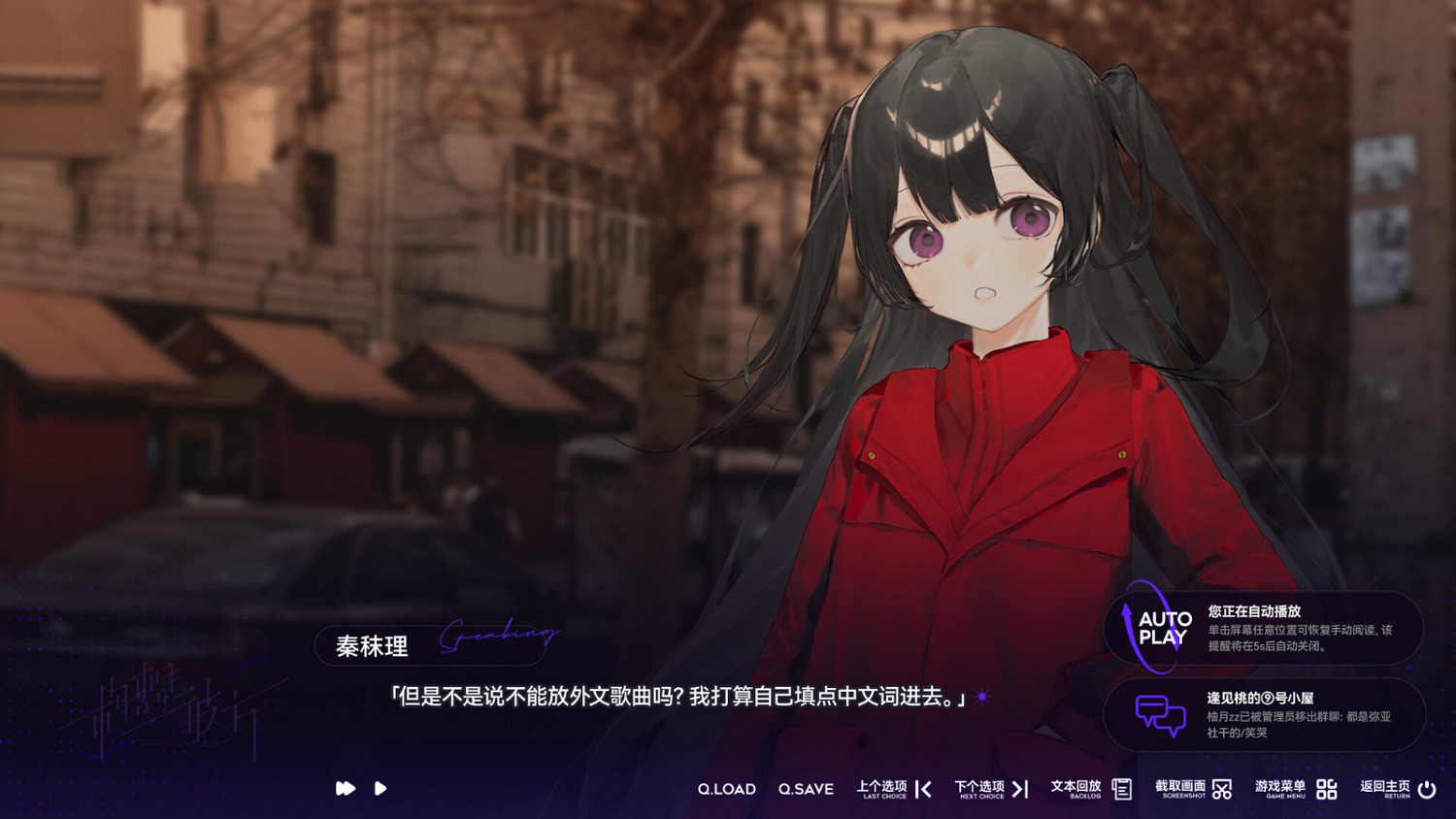
Task: Take a screenshot via the 截取画面 scissors icon
Action: tap(1222, 789)
